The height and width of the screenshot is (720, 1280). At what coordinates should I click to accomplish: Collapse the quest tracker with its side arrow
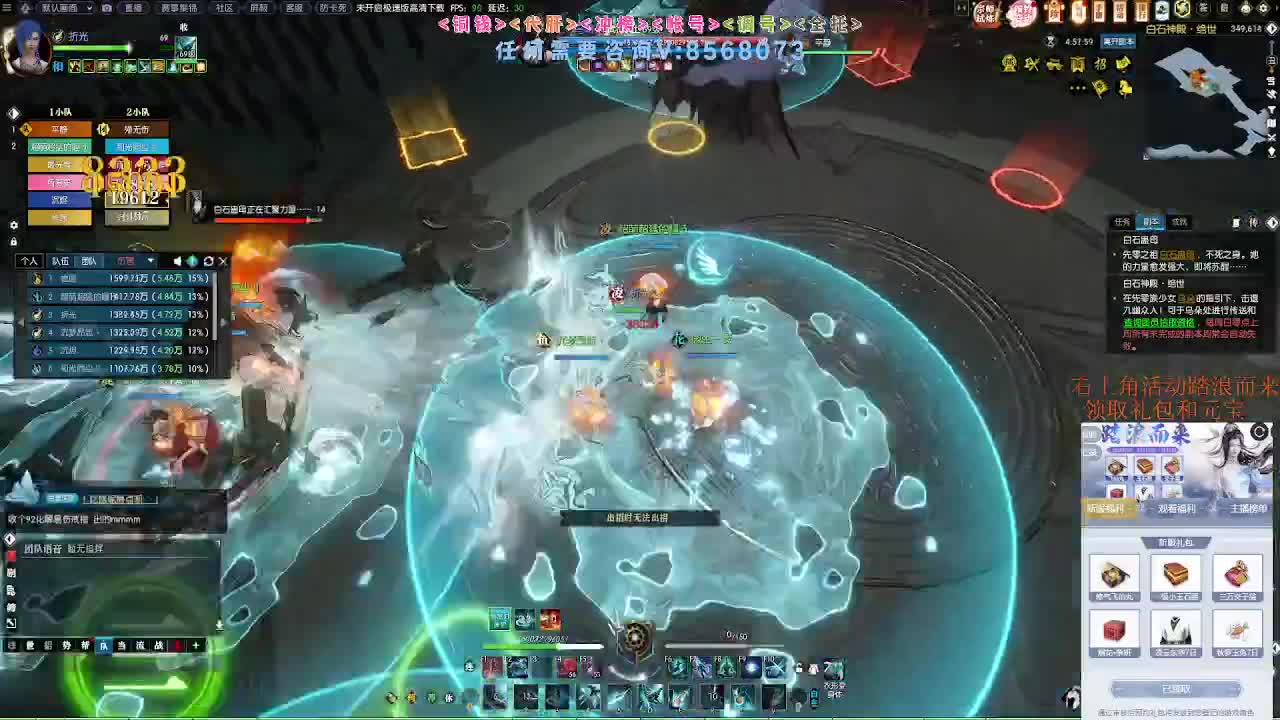[1272, 222]
